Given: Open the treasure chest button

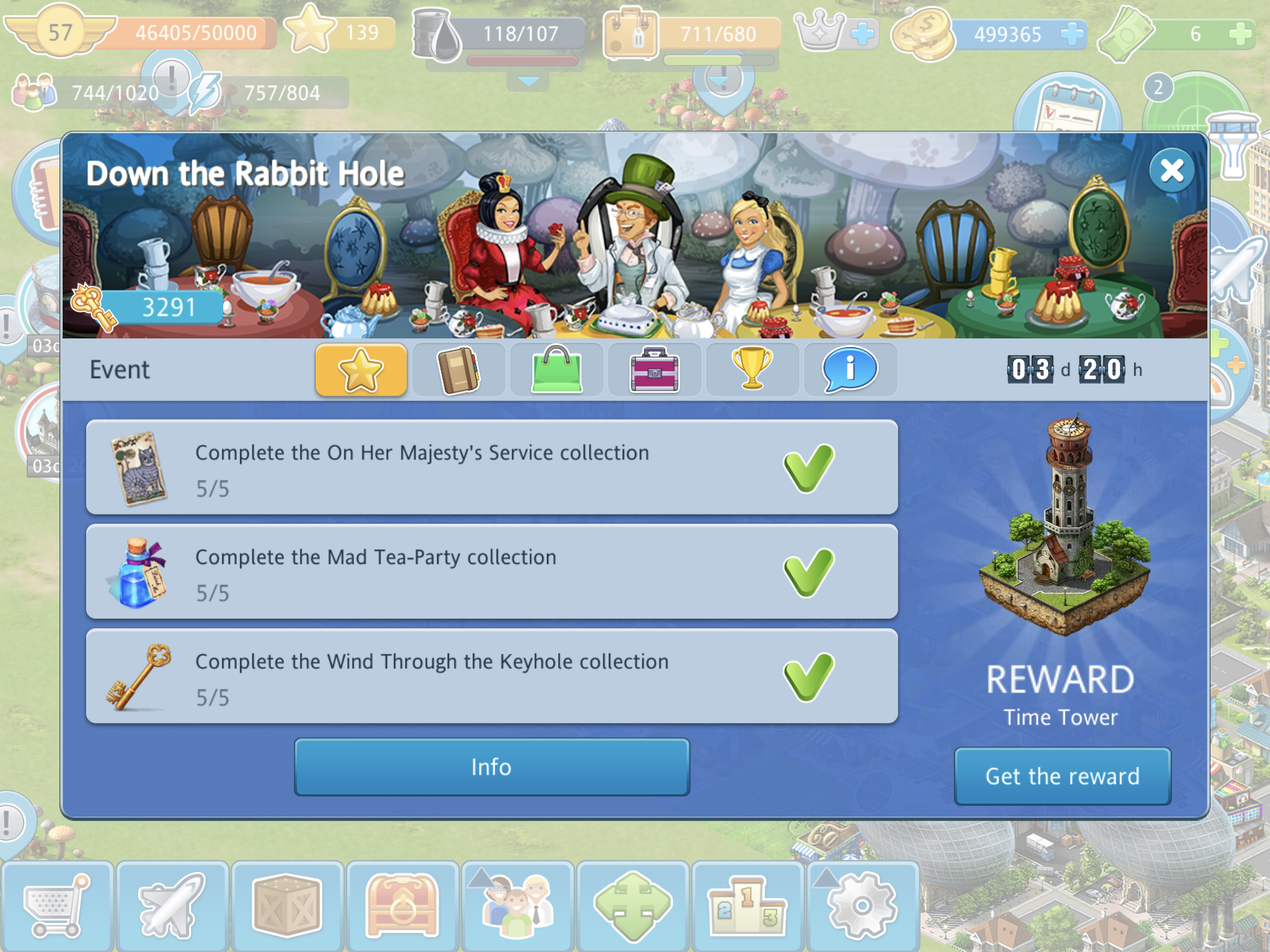Looking at the screenshot, I should 402,906.
